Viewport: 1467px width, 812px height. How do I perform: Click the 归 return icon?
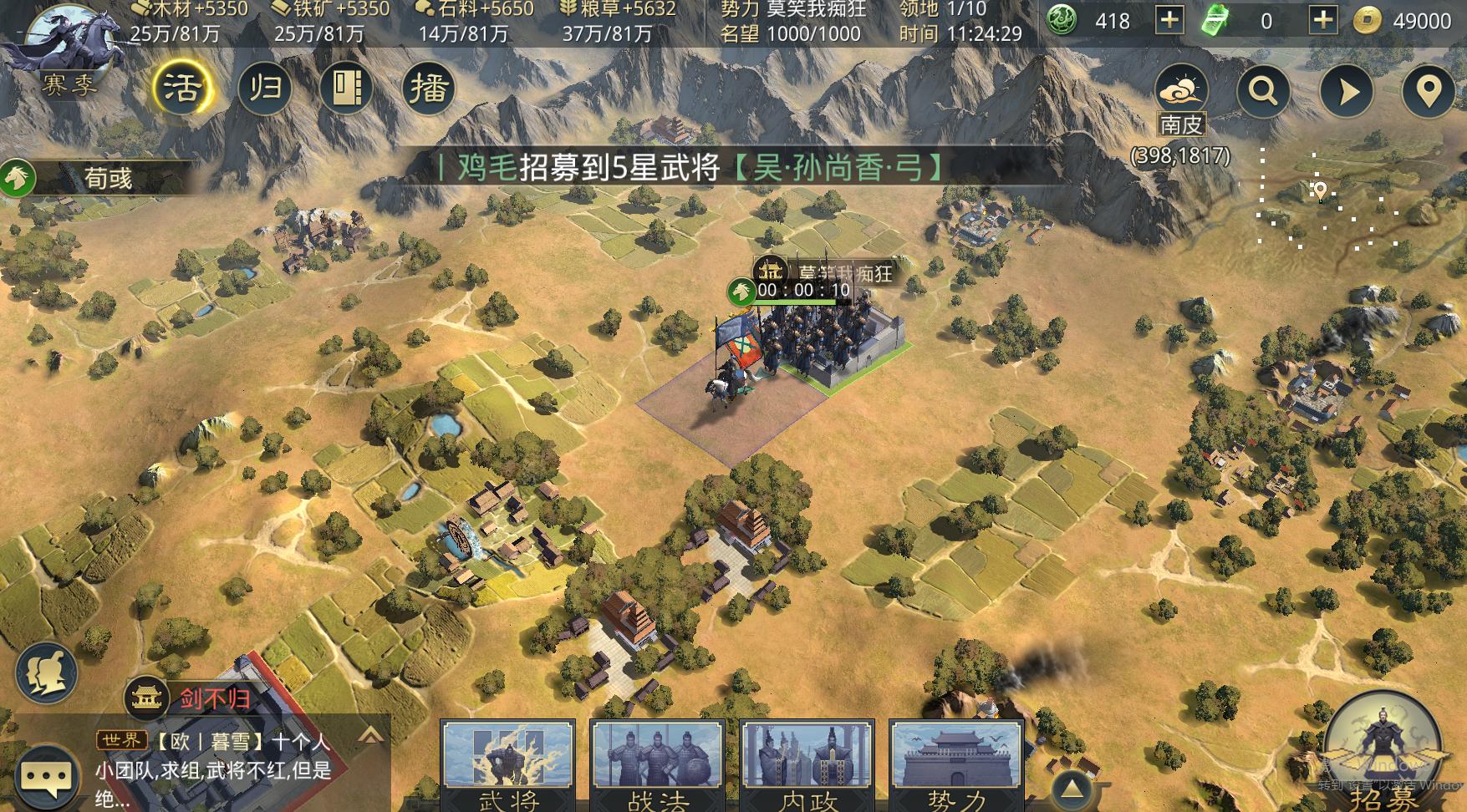[266, 87]
